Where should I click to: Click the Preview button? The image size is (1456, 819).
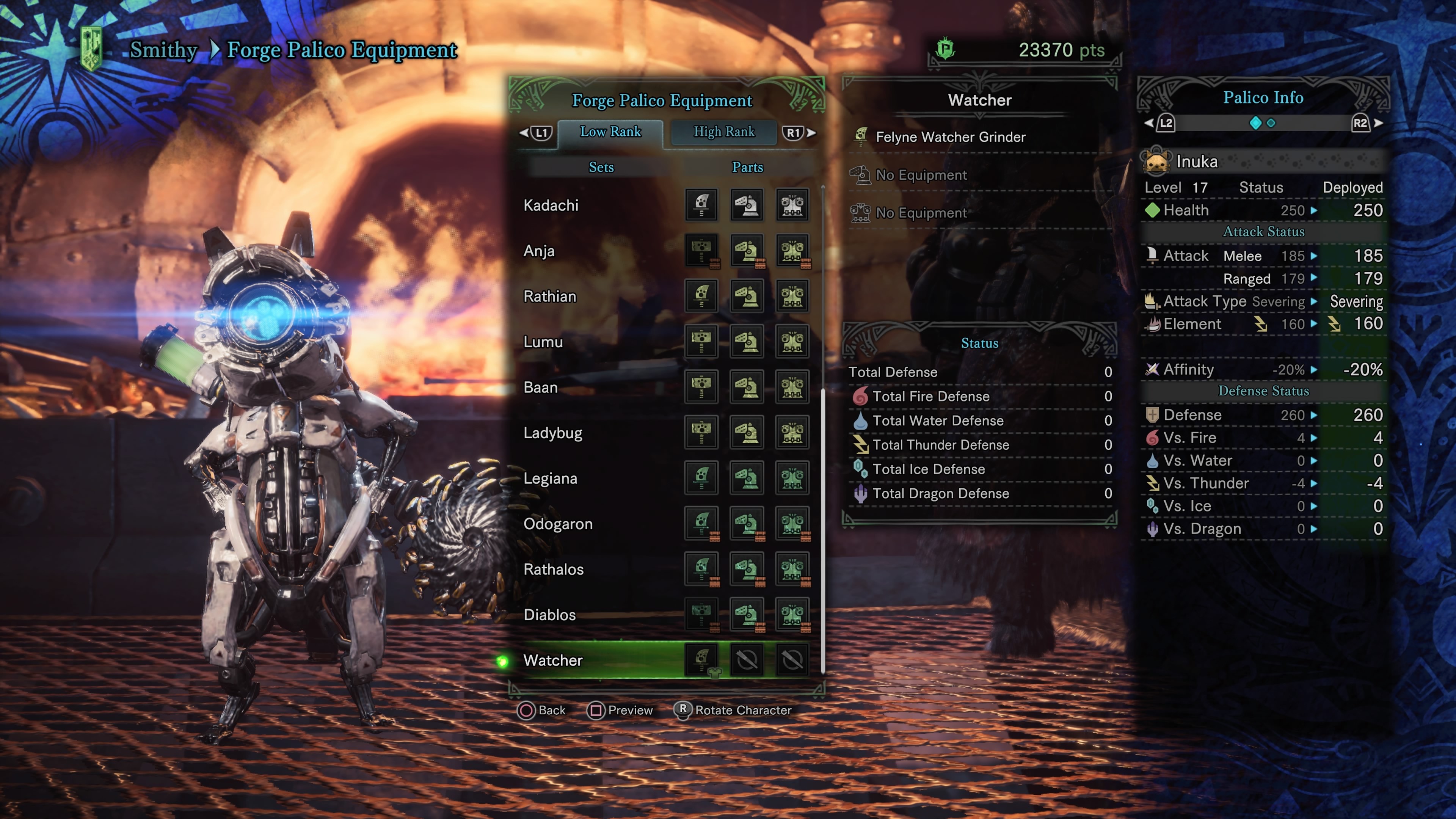(620, 711)
